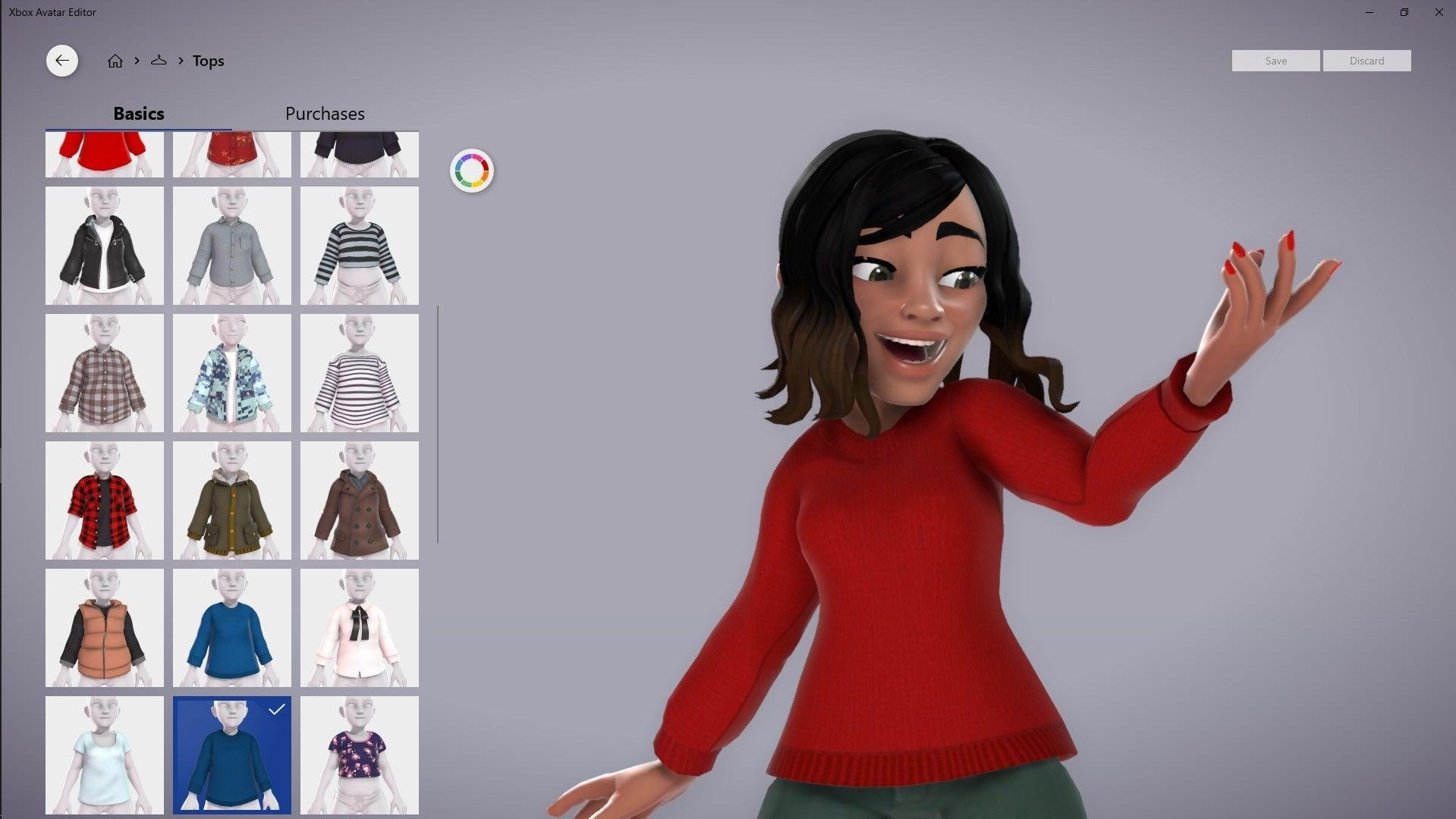Select the red checkered buttoned shirt
Screen dimensions: 1456x819
[105, 500]
